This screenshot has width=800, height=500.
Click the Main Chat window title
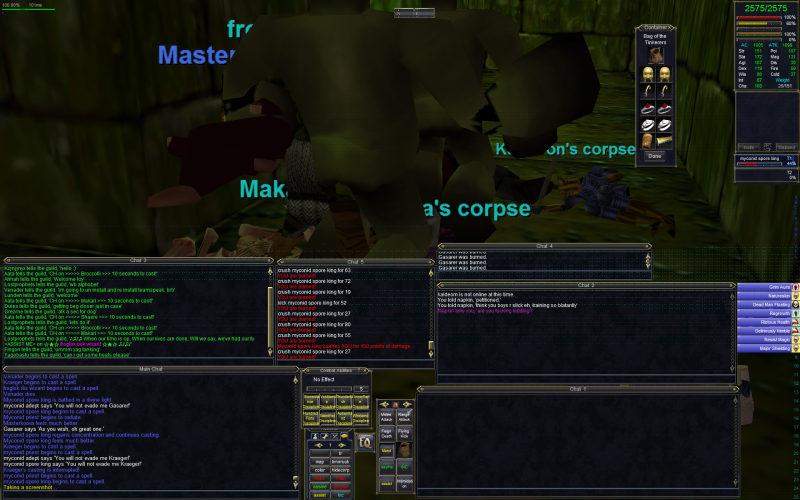150,369
